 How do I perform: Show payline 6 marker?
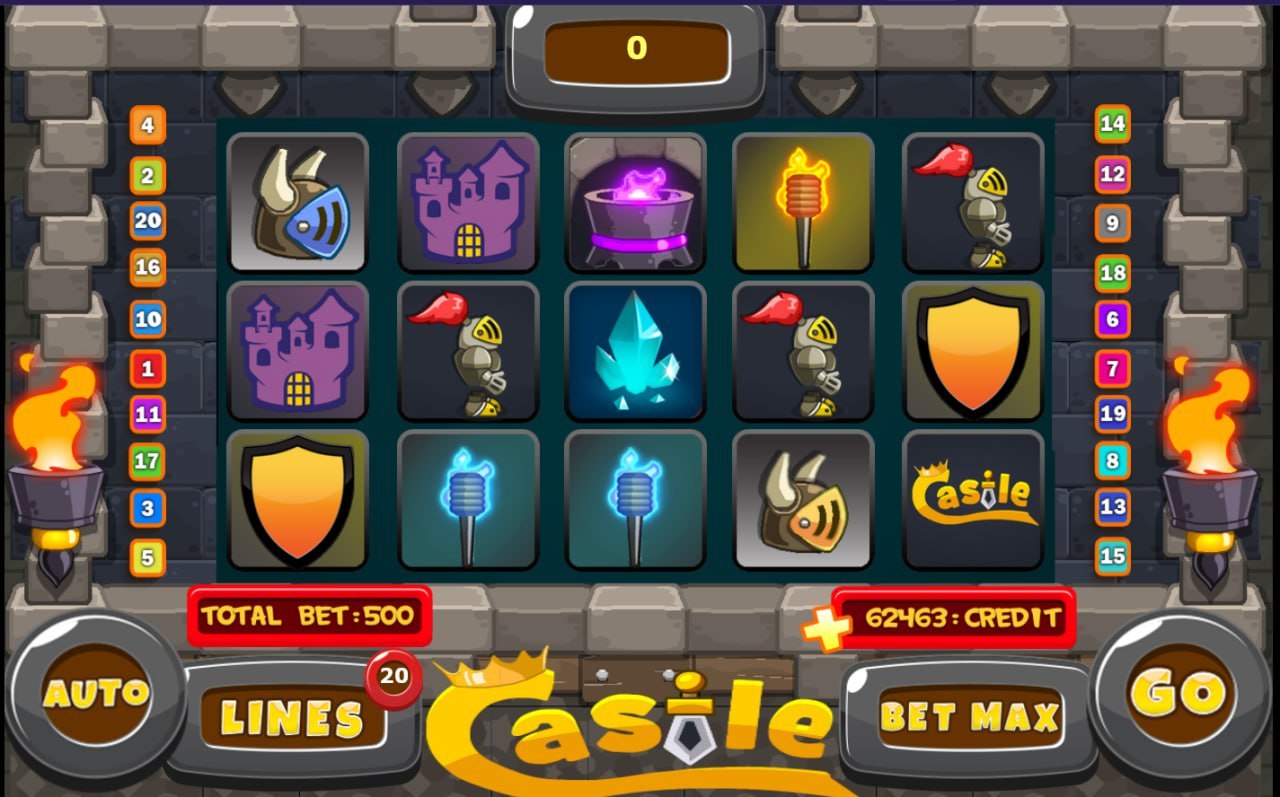coord(1112,320)
